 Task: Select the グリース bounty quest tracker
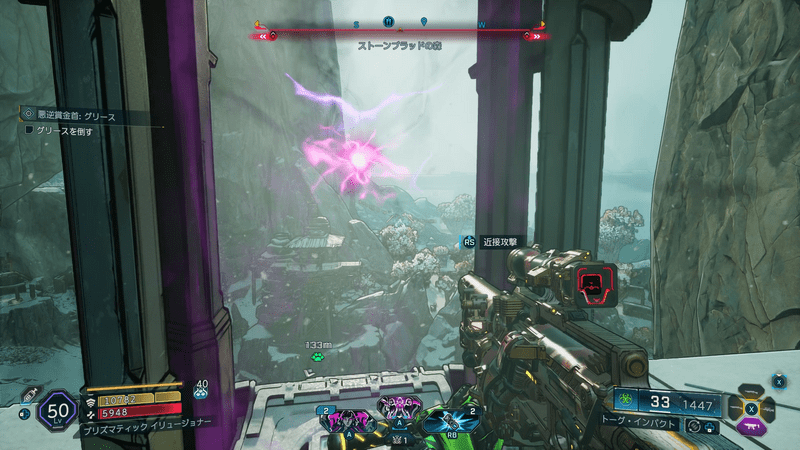[75, 116]
